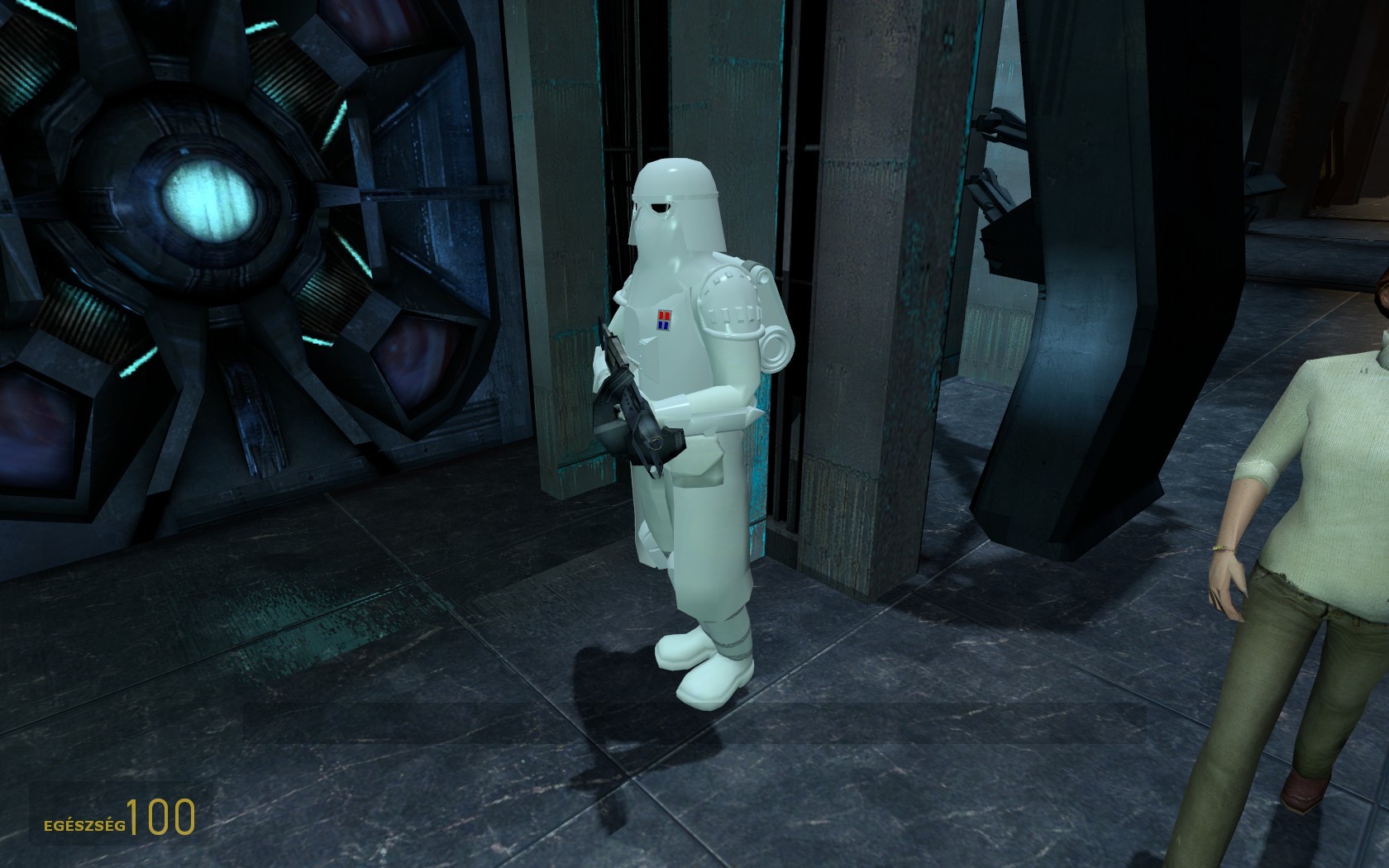Click the EGÉSZSÉG health label
This screenshot has width=1389, height=868.
83,824
